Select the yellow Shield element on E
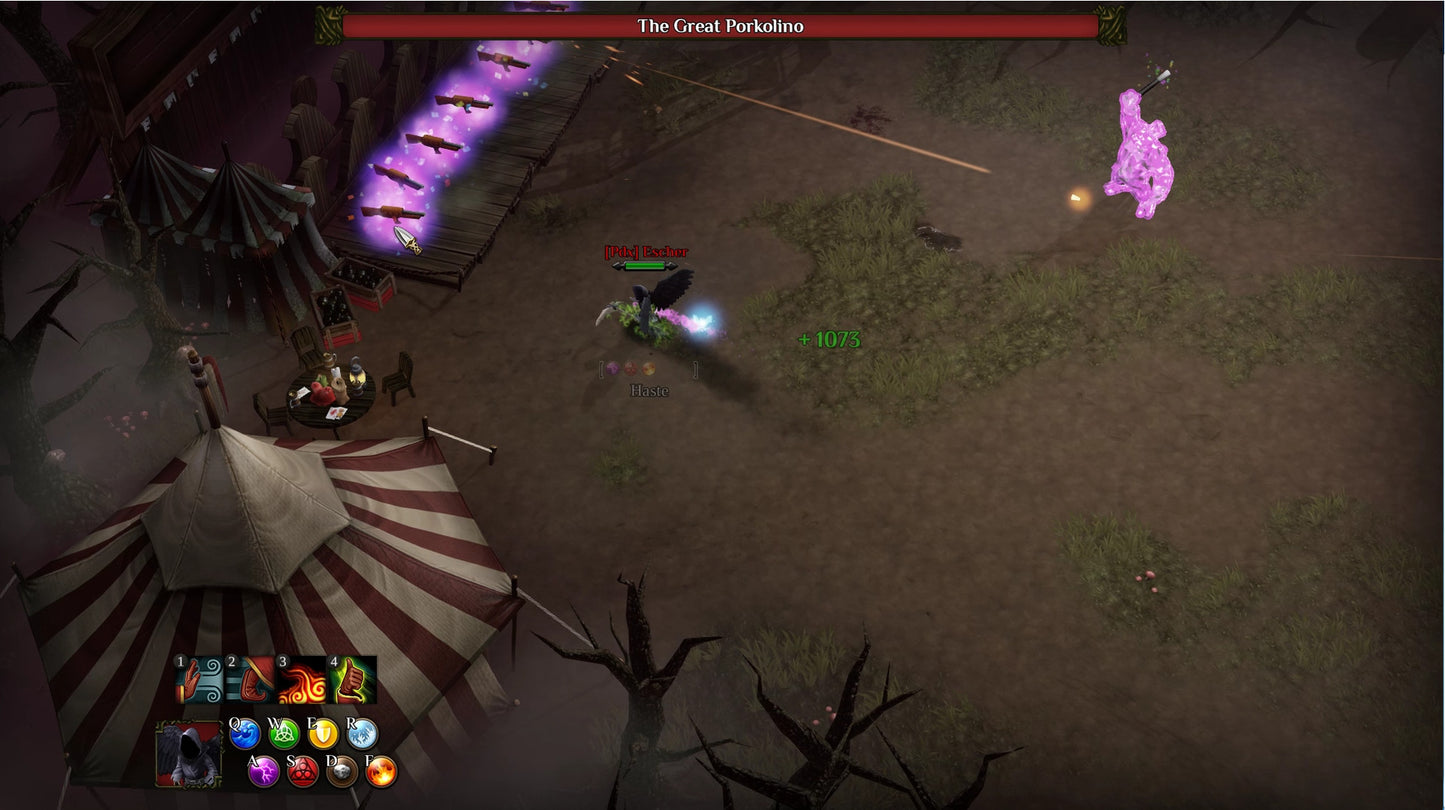Screen dimensions: 1445x810 point(323,735)
